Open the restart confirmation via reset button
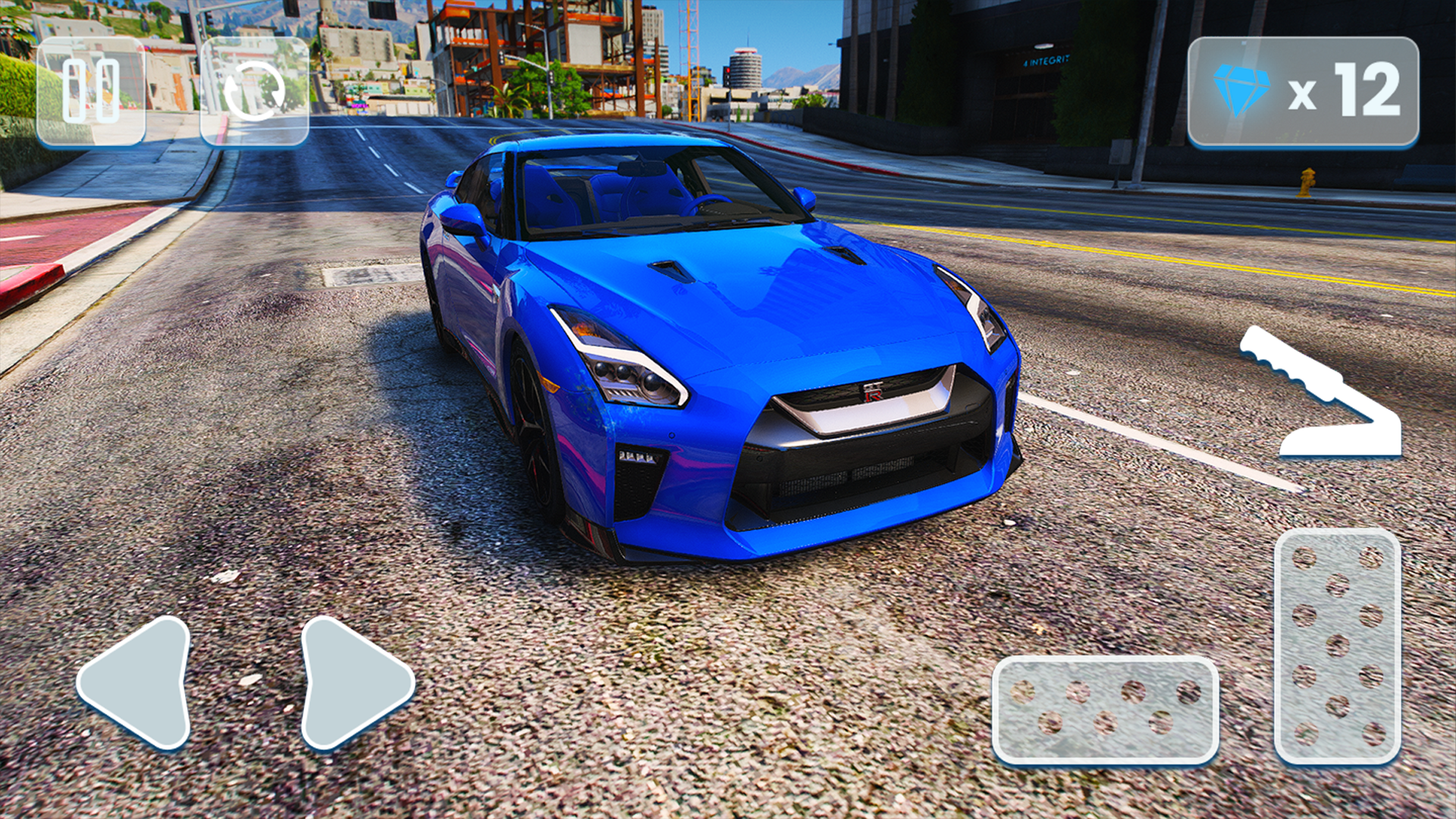 254,91
